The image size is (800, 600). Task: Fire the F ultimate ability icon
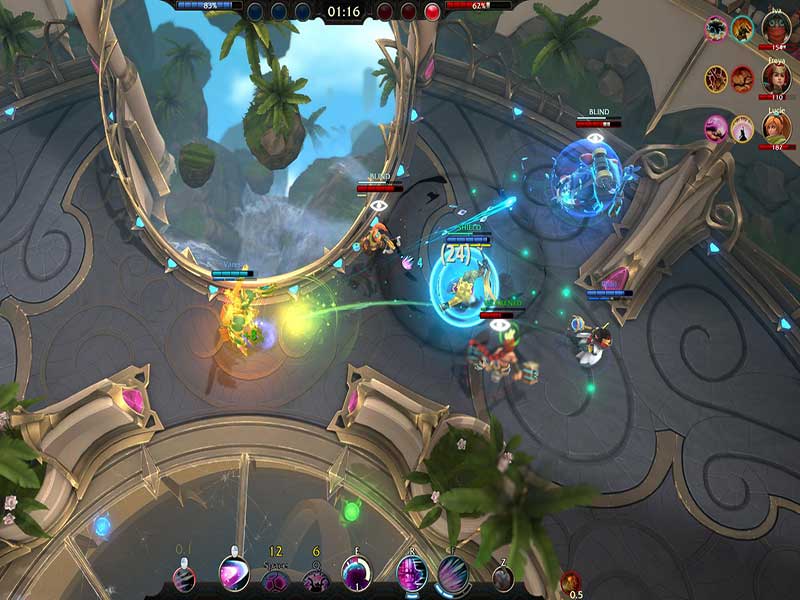(x=453, y=574)
